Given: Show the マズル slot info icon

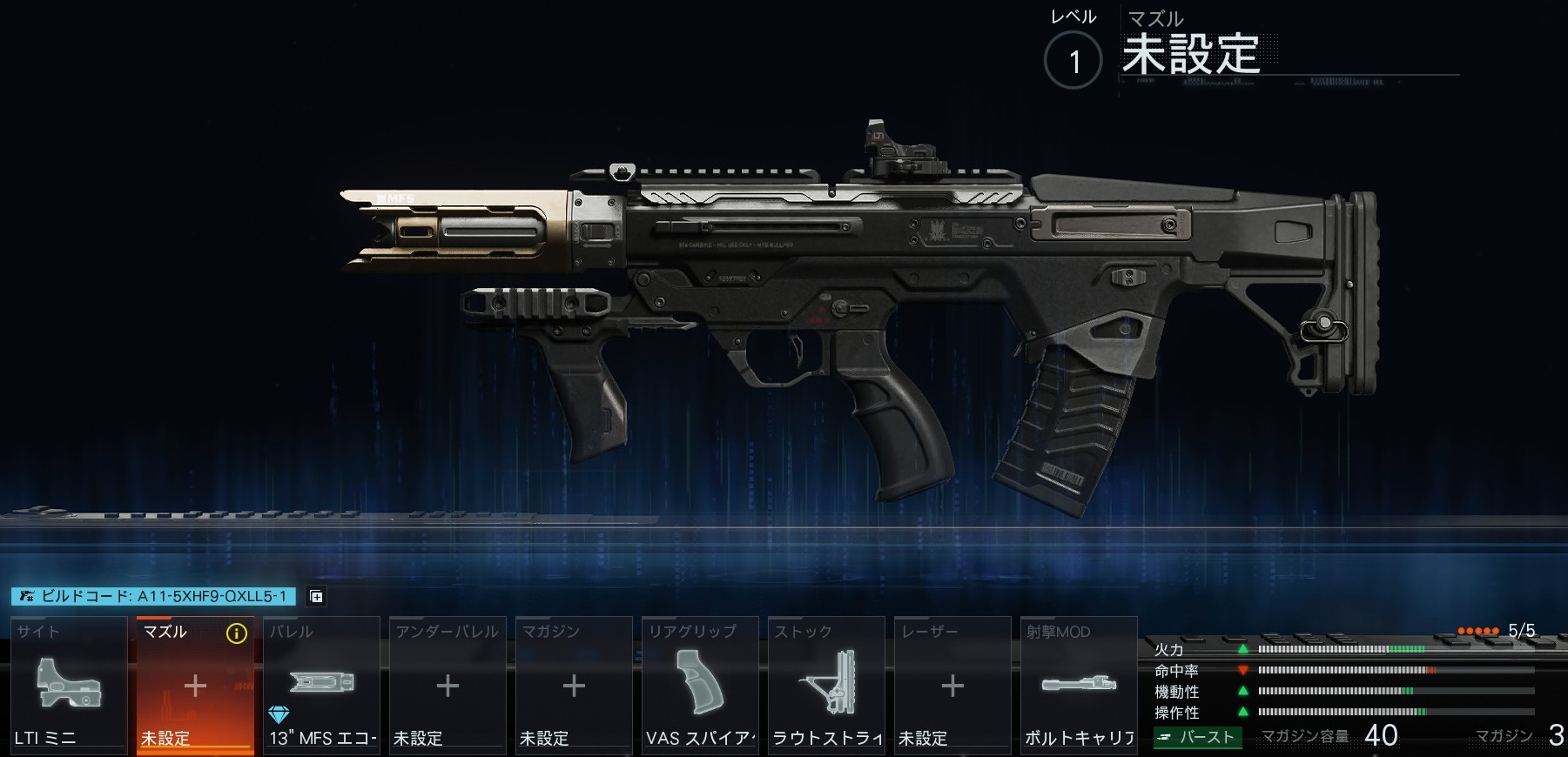Looking at the screenshot, I should 236,633.
